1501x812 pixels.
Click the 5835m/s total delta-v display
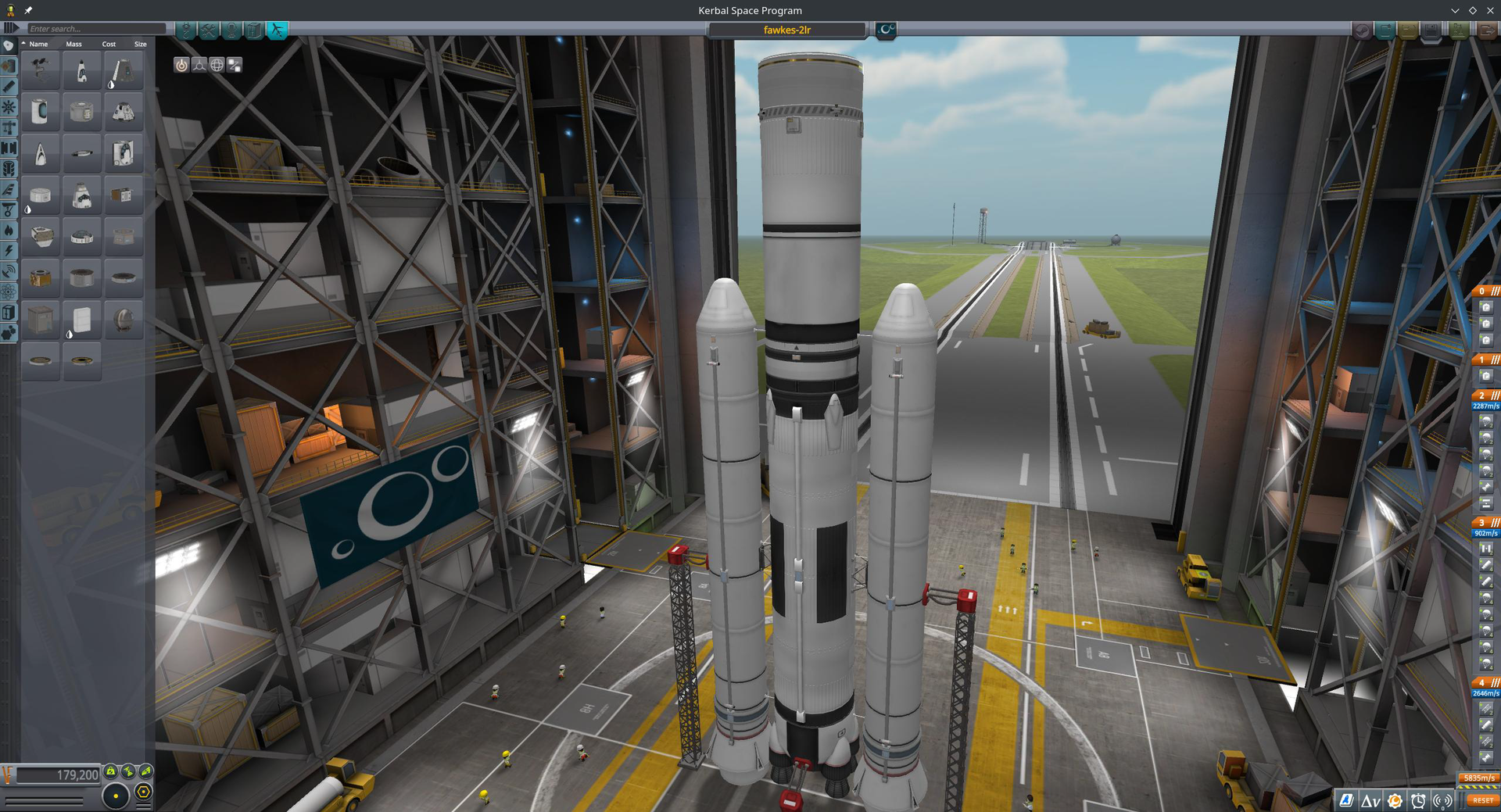click(x=1478, y=778)
